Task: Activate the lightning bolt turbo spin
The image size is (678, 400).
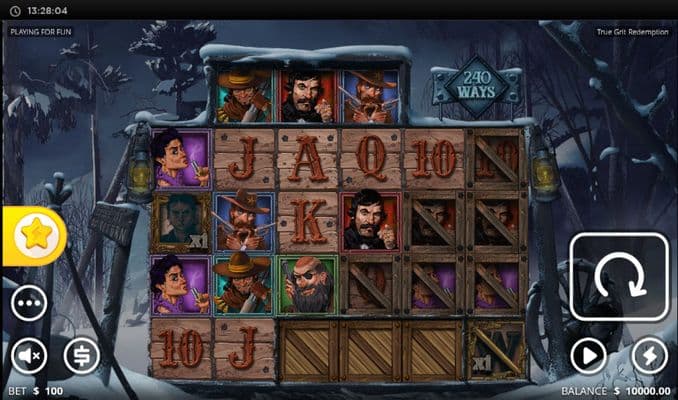Action: [x=649, y=355]
